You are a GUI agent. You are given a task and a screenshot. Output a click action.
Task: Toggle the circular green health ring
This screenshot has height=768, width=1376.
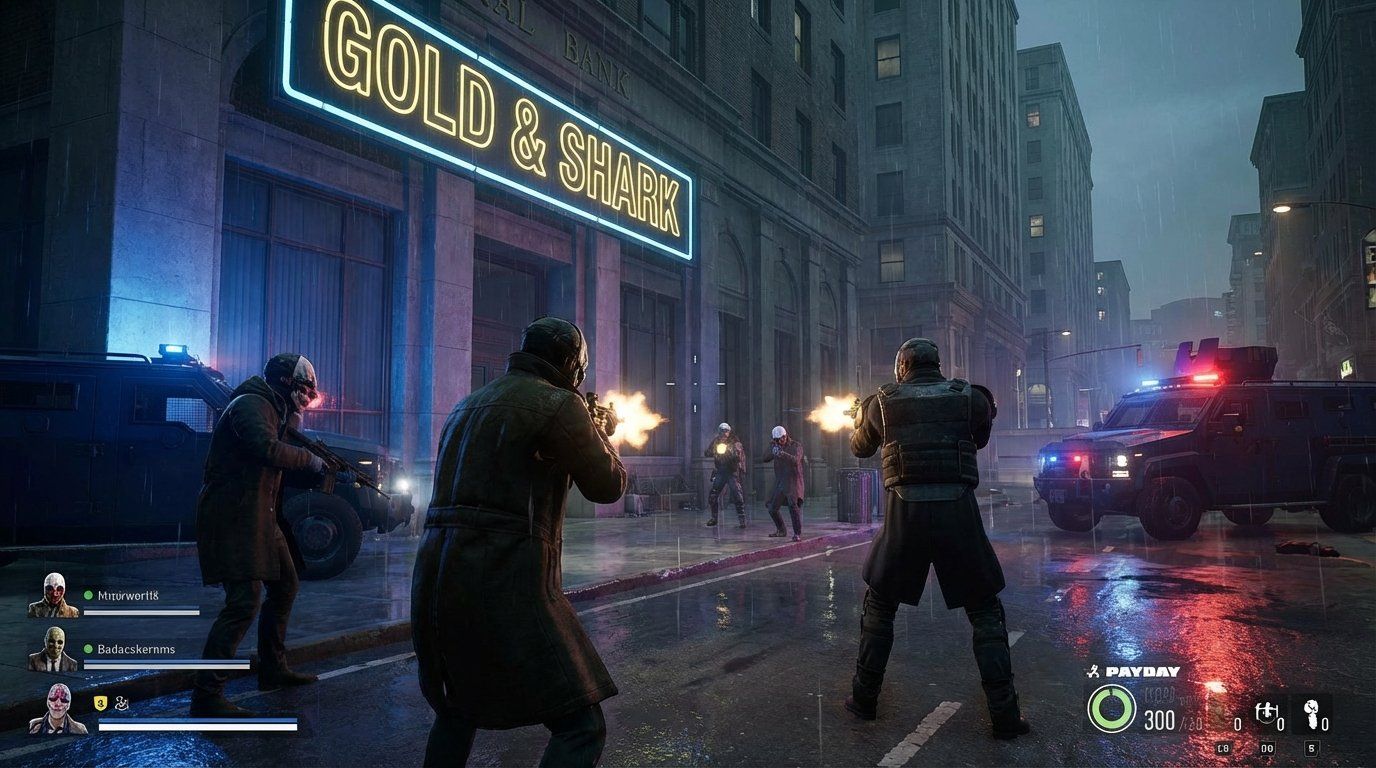(x=1113, y=709)
